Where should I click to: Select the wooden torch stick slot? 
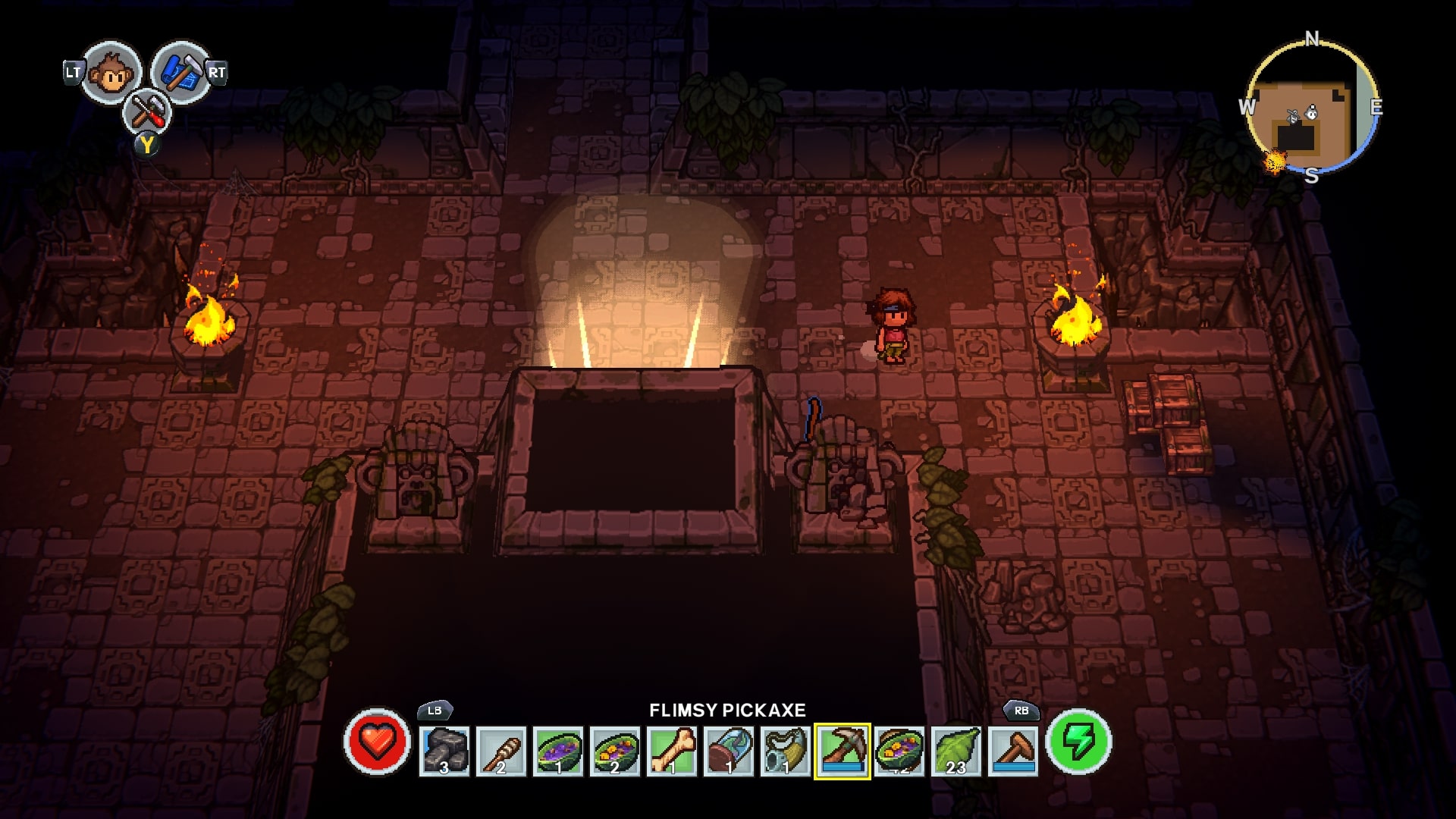point(501,751)
